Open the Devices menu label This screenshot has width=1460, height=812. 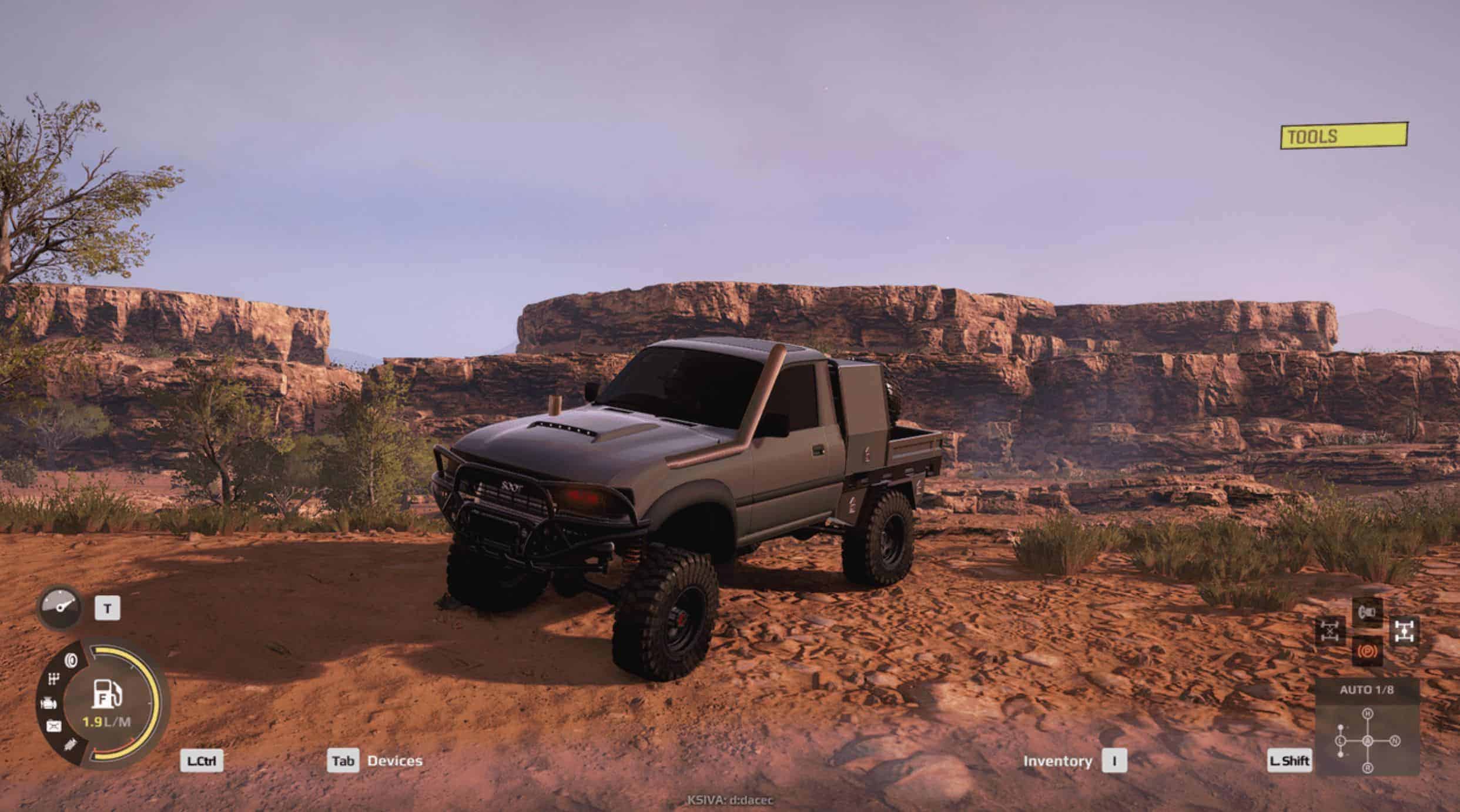coord(394,761)
